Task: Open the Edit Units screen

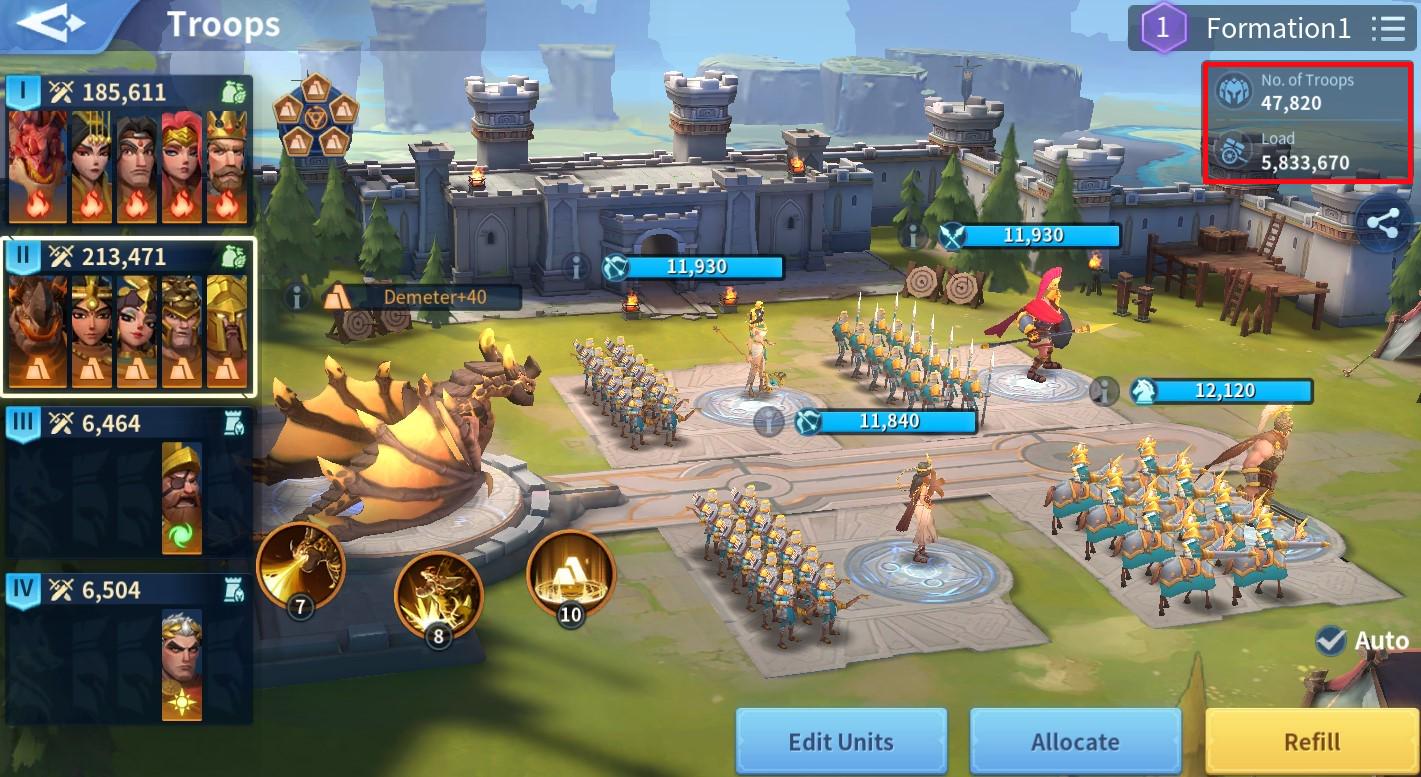Action: [x=840, y=742]
